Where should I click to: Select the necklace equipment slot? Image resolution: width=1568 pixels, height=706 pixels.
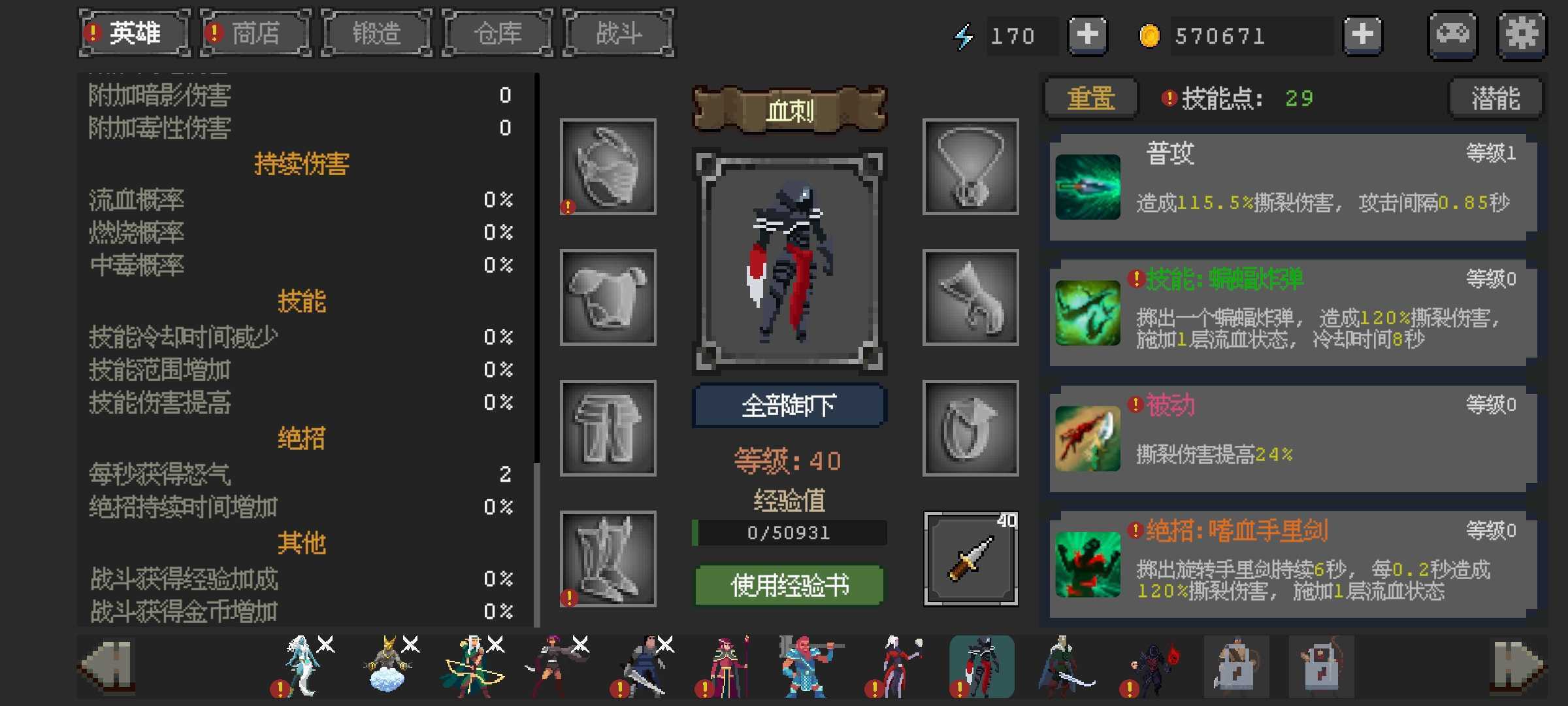tap(970, 167)
